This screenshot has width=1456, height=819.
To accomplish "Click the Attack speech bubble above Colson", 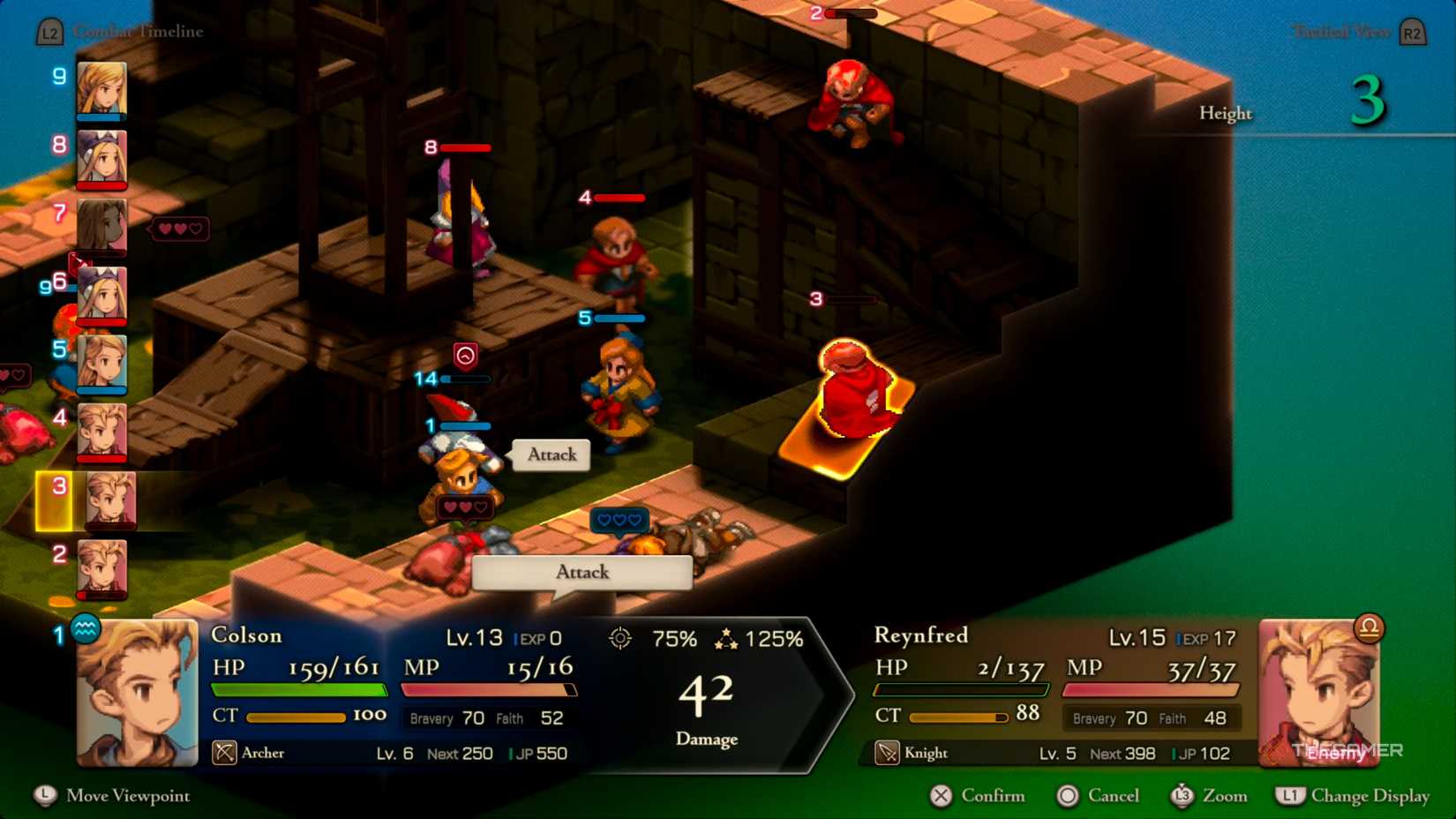I will tap(551, 455).
